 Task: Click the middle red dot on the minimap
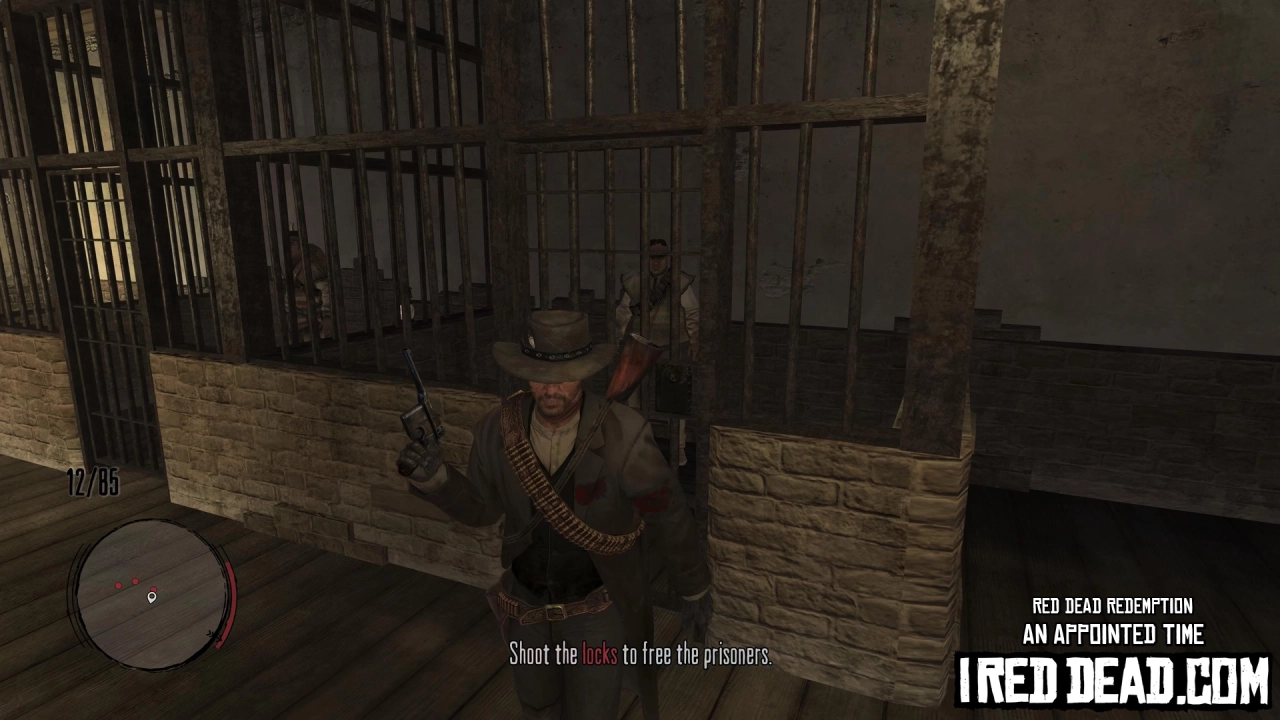tap(135, 581)
